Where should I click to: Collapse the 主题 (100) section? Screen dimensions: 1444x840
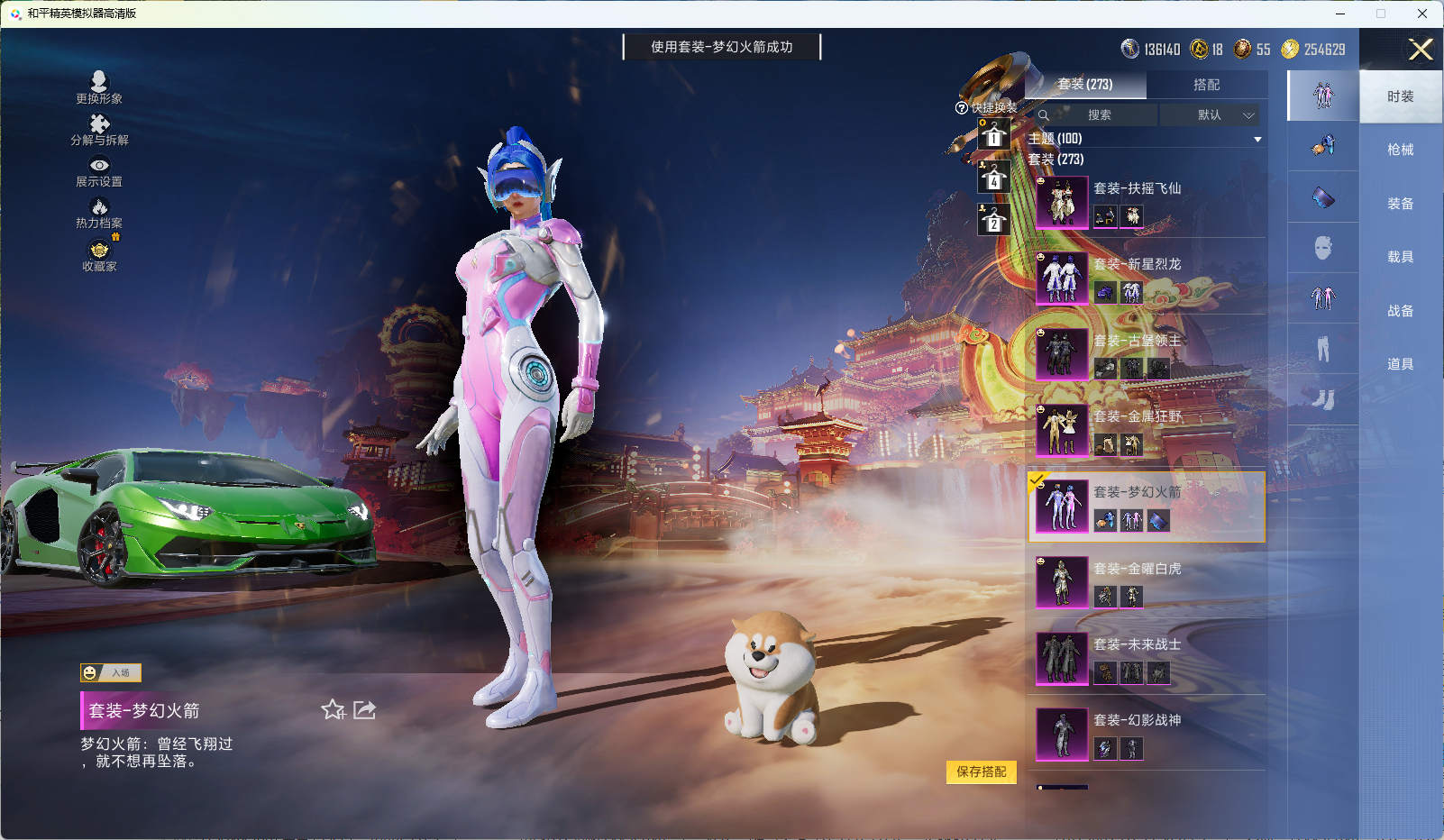1257,139
